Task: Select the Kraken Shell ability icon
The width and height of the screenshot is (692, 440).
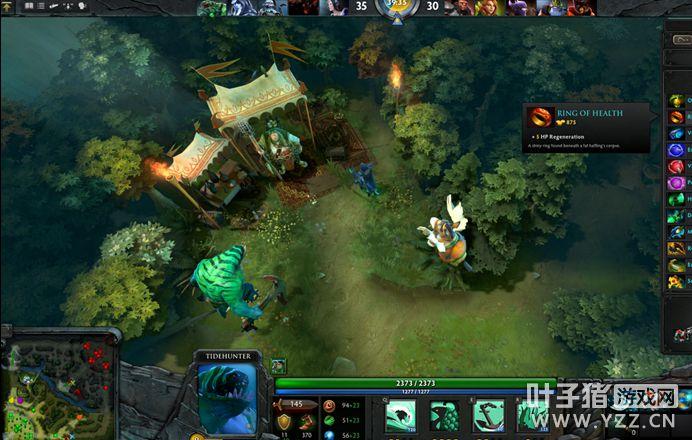Action: pos(445,415)
